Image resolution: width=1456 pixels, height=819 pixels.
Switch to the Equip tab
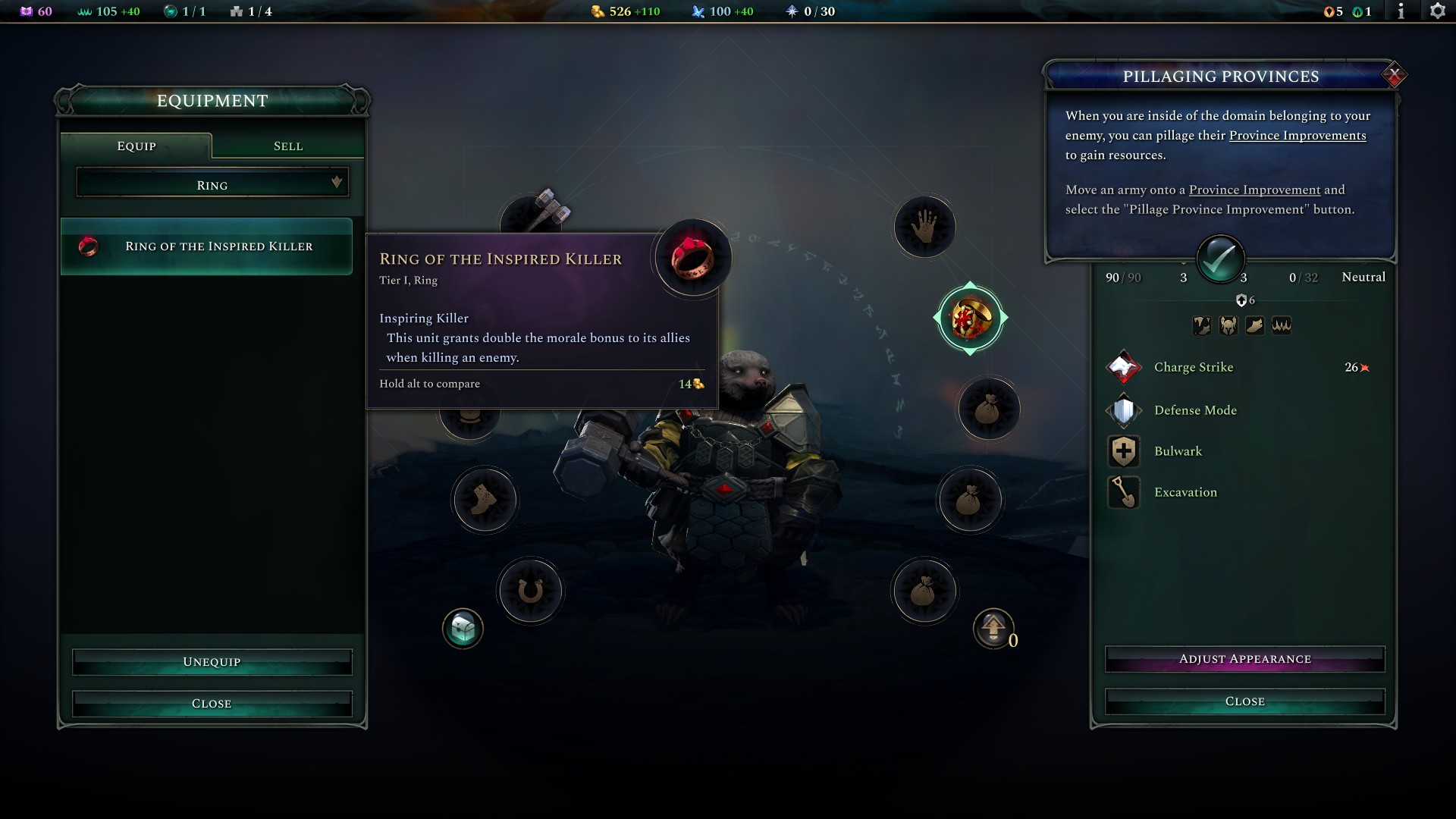(x=136, y=146)
